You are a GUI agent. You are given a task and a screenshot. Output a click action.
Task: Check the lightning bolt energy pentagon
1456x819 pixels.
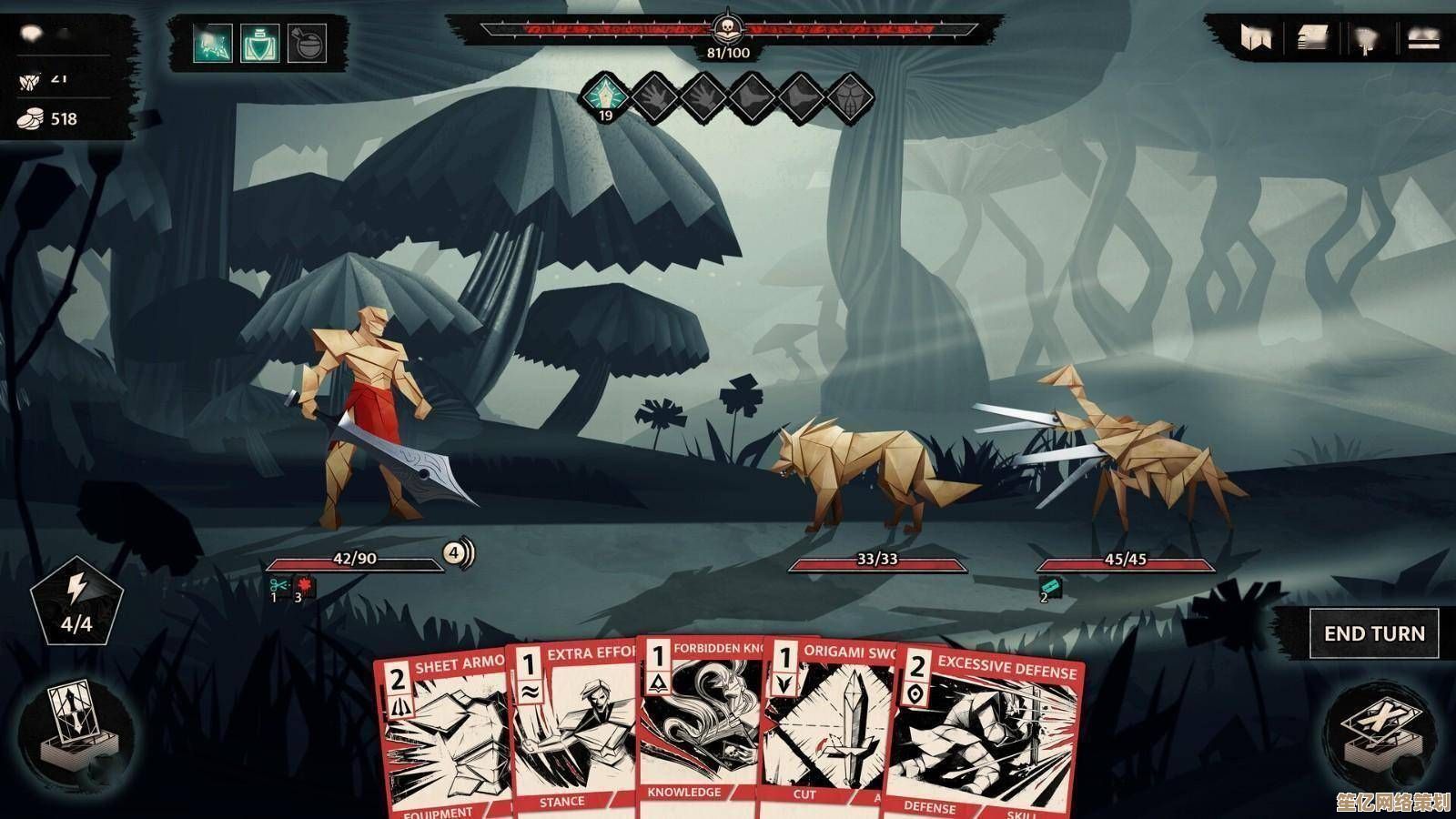point(76,600)
